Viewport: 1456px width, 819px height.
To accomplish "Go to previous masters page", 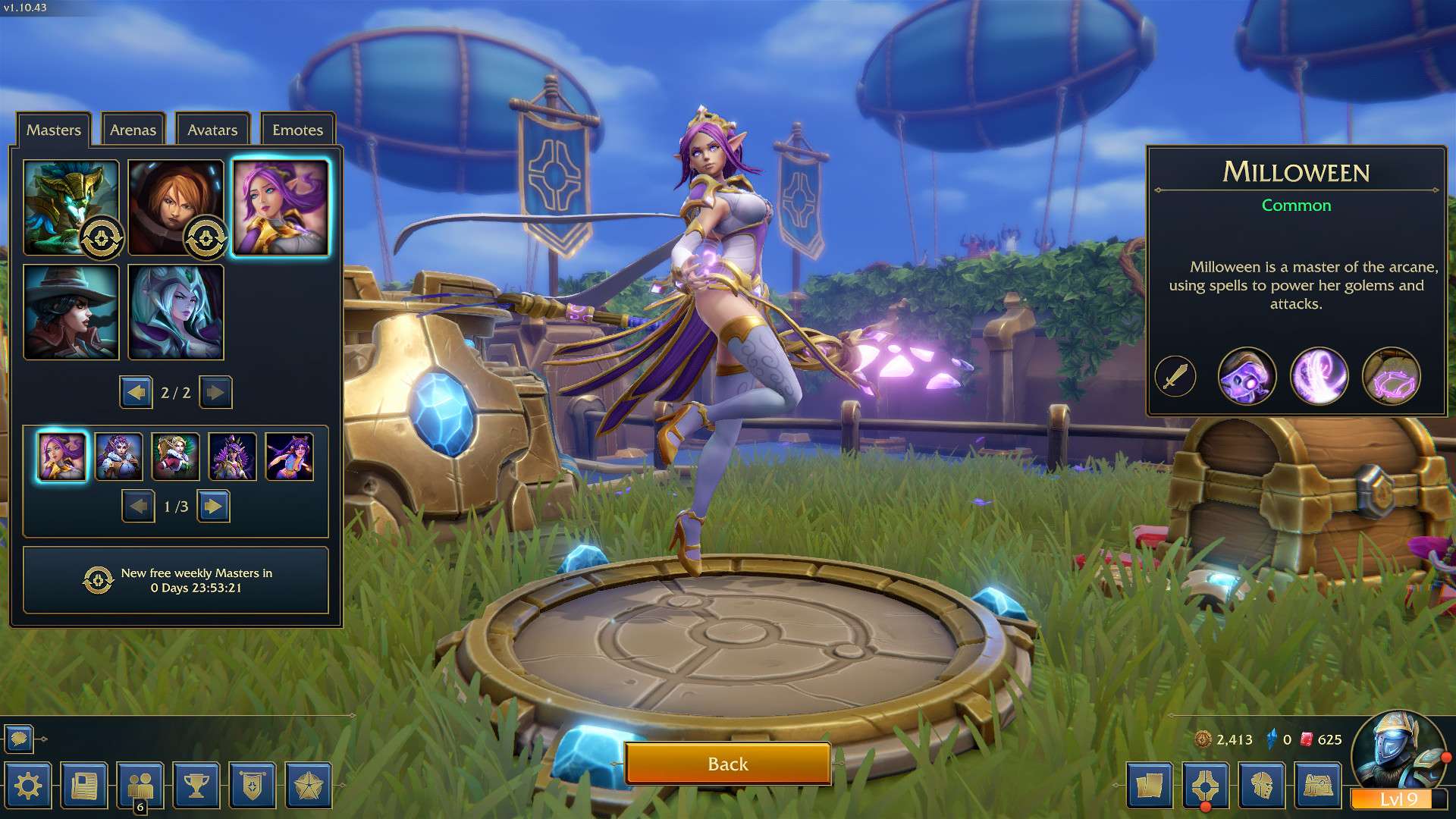I will [136, 392].
